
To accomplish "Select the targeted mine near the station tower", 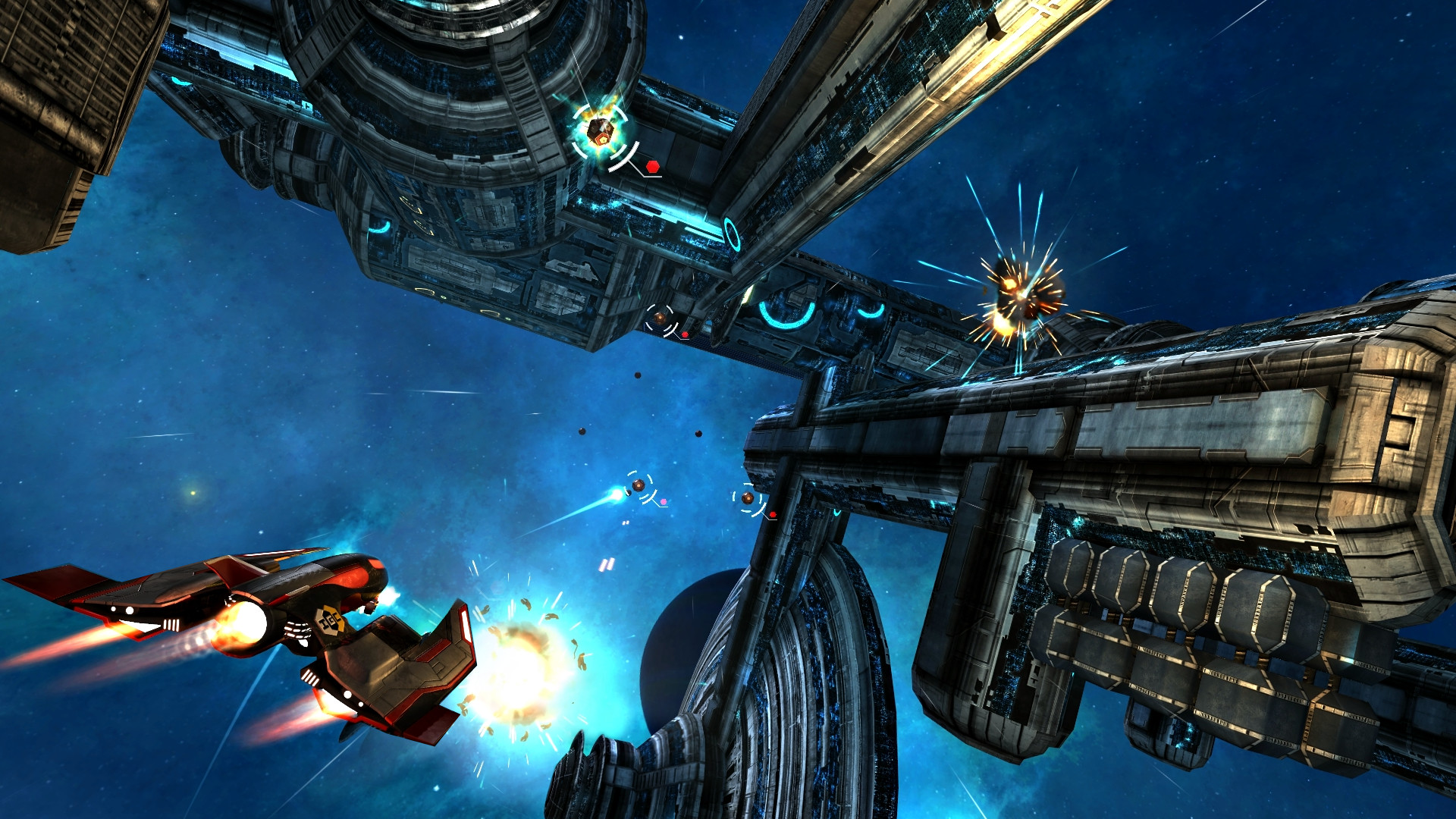I will click(x=600, y=131).
